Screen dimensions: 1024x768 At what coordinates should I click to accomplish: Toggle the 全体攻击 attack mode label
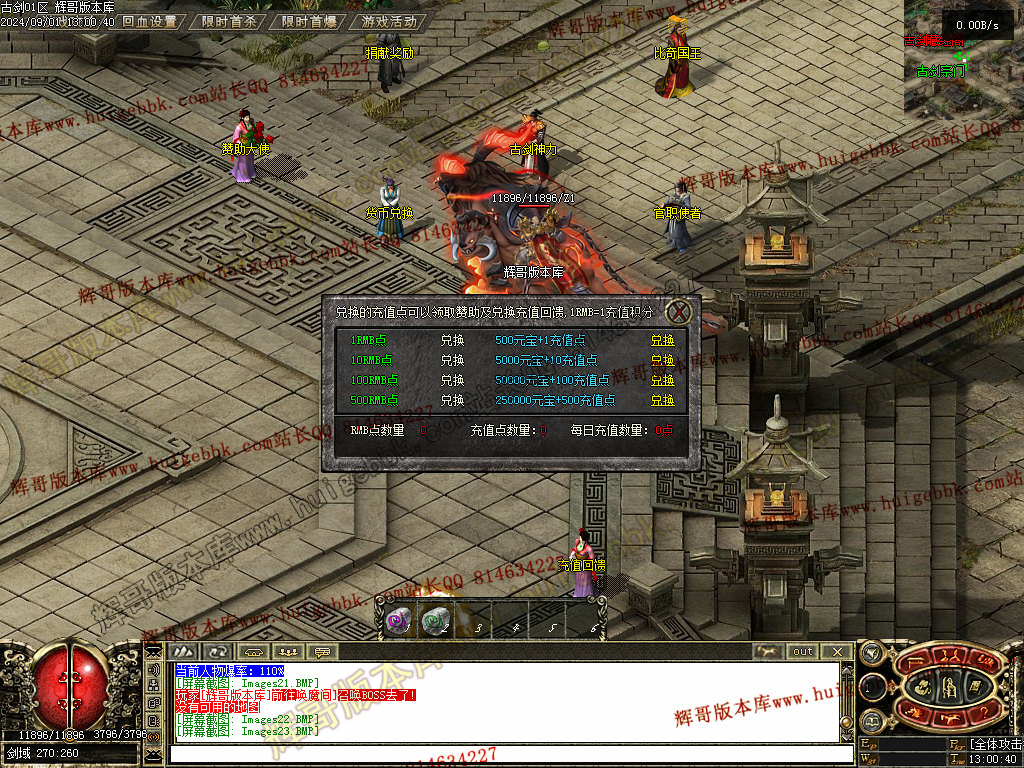click(995, 745)
